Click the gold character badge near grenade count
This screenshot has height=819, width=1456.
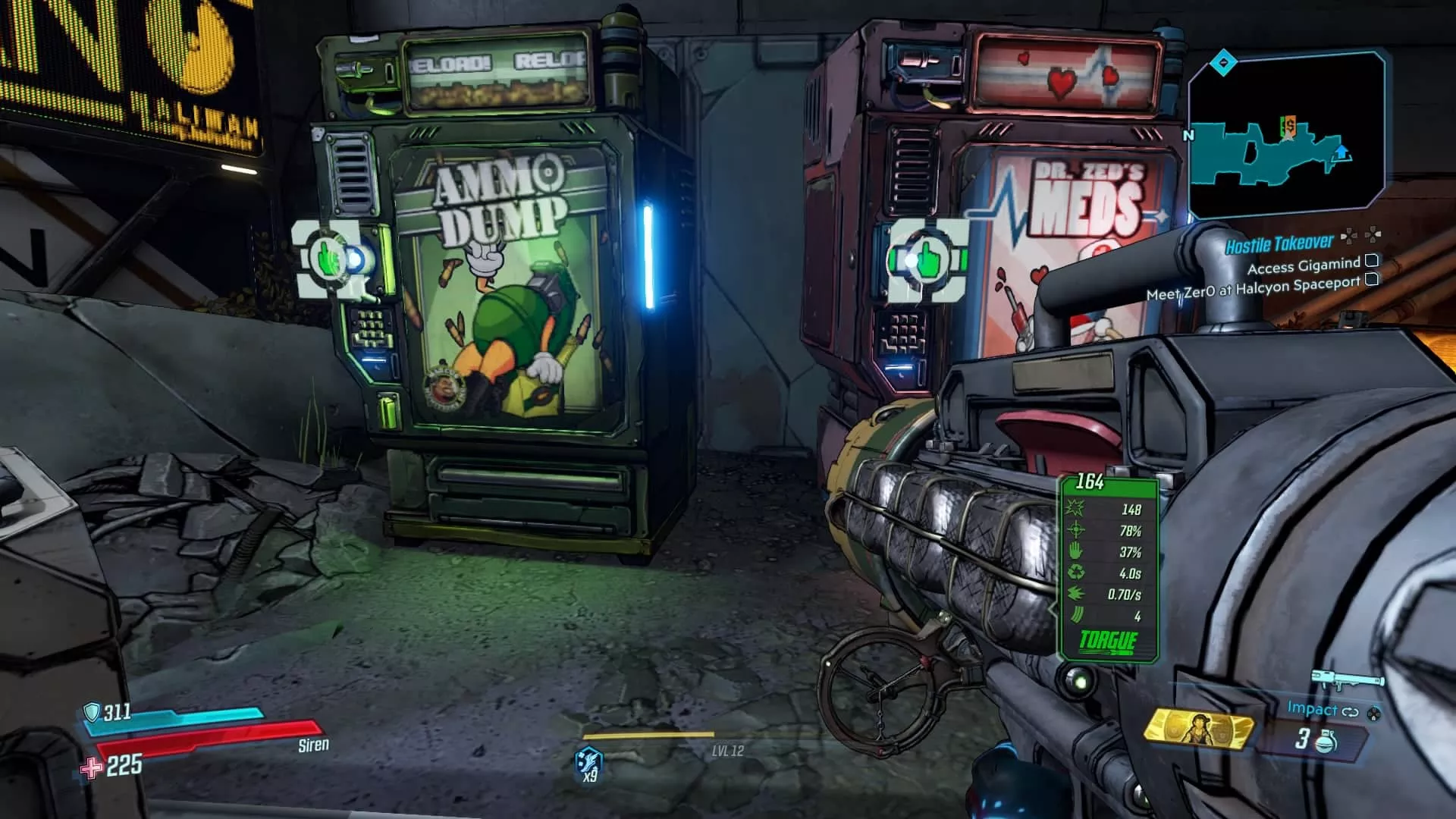click(x=1199, y=730)
